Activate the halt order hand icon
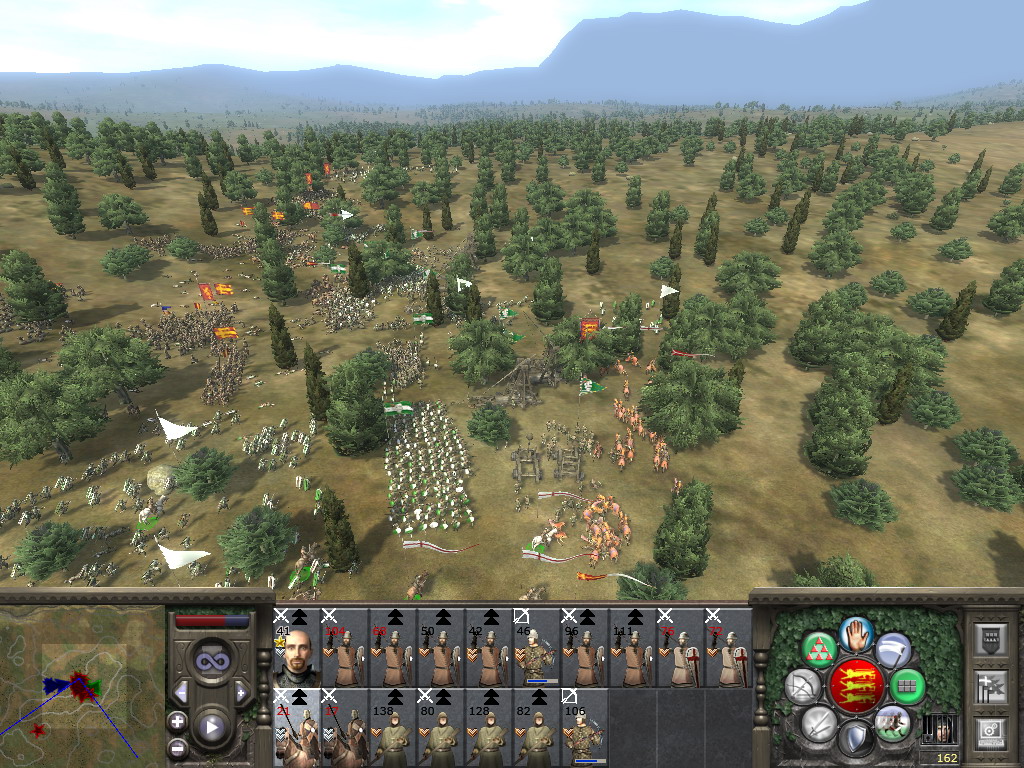The height and width of the screenshot is (768, 1024). (857, 633)
